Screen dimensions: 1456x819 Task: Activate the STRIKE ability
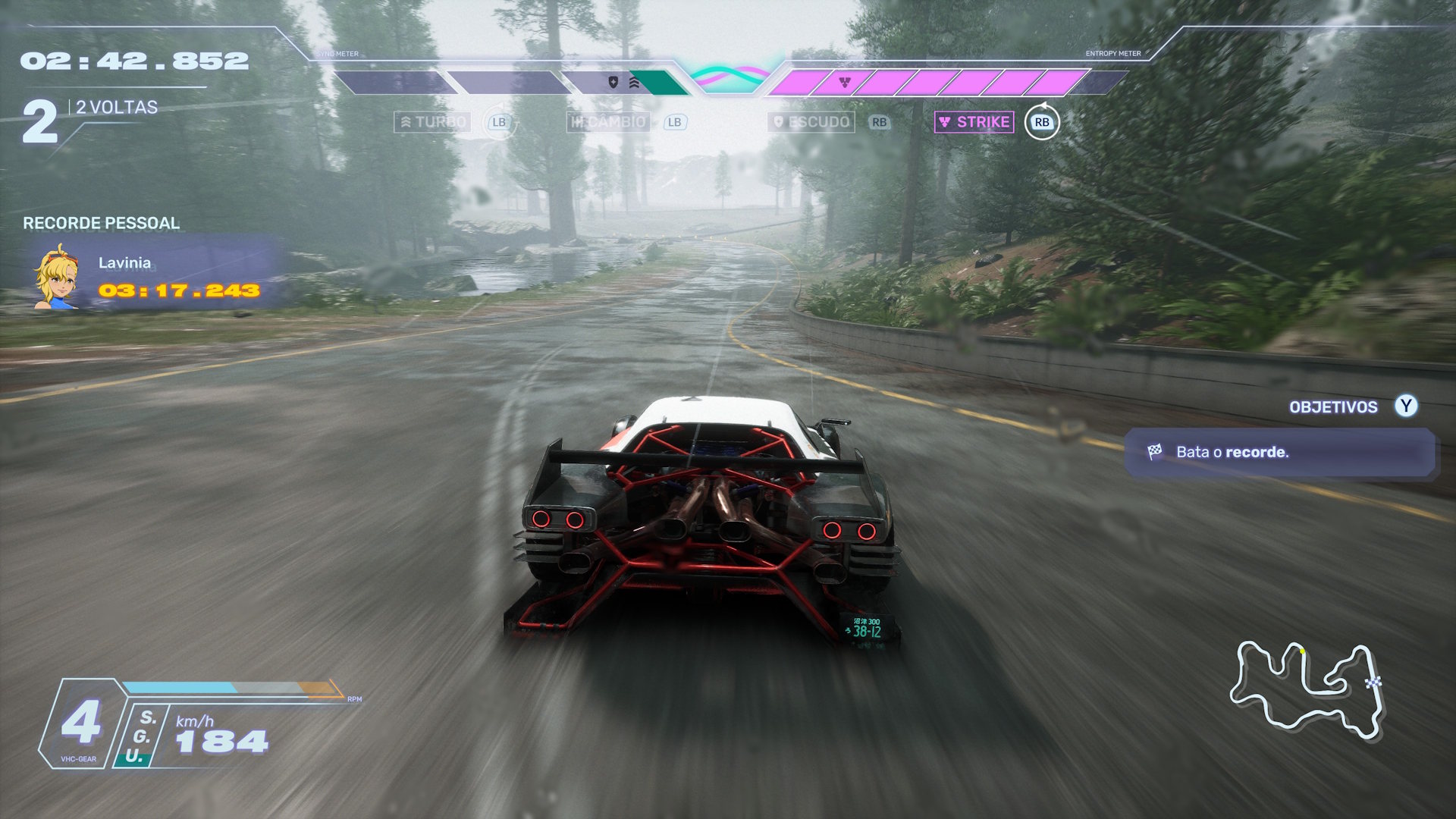[974, 122]
